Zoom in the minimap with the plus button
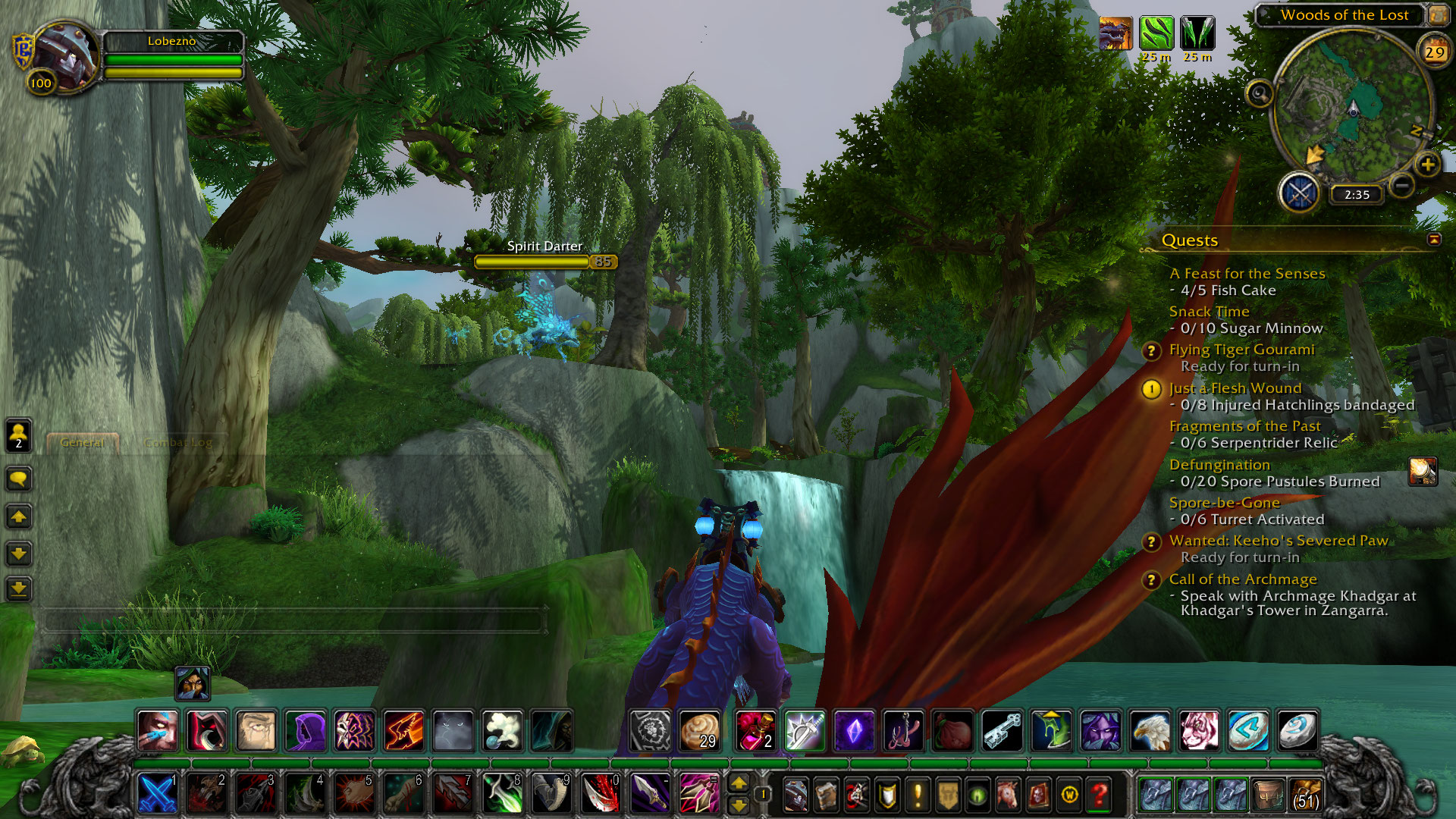Image resolution: width=1456 pixels, height=819 pixels. tap(1427, 165)
